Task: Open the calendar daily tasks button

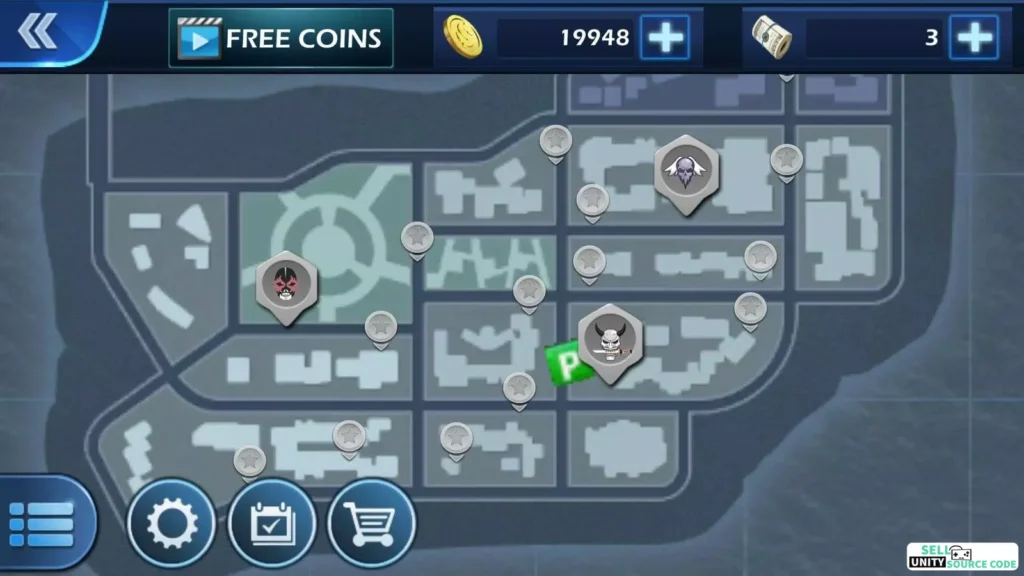Action: [x=271, y=524]
